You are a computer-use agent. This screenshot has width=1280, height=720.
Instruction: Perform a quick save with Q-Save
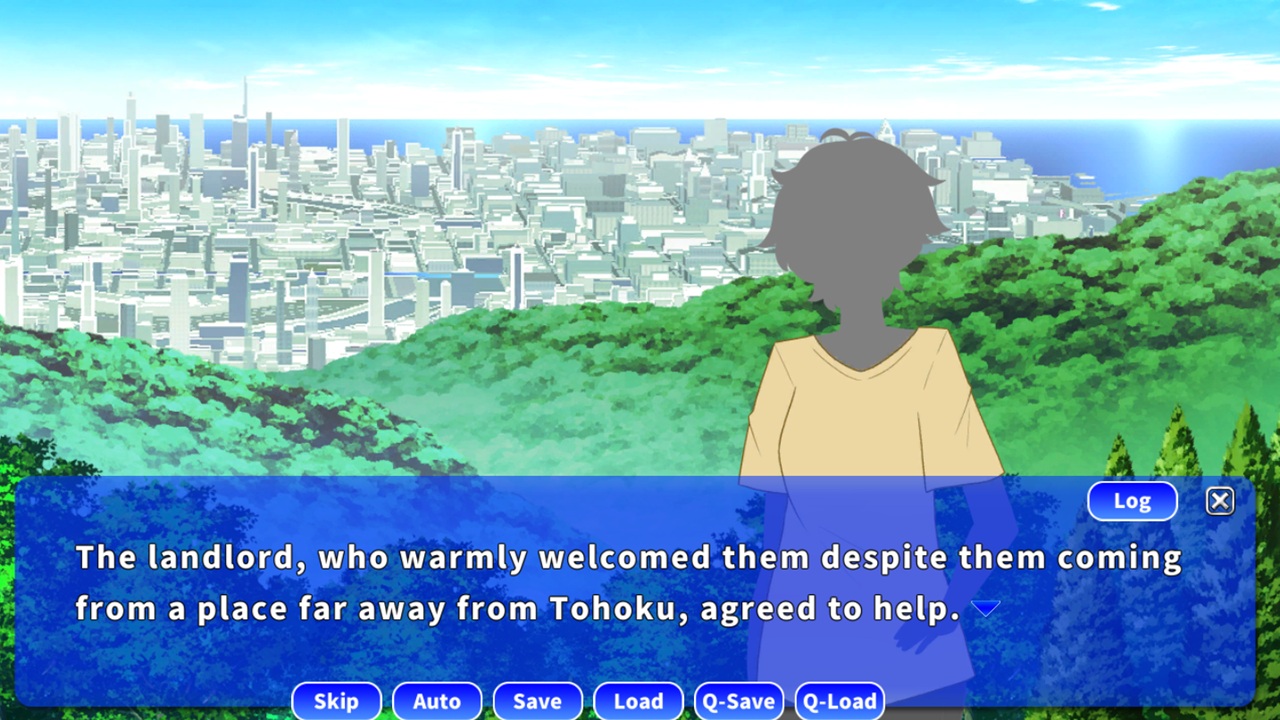[739, 701]
